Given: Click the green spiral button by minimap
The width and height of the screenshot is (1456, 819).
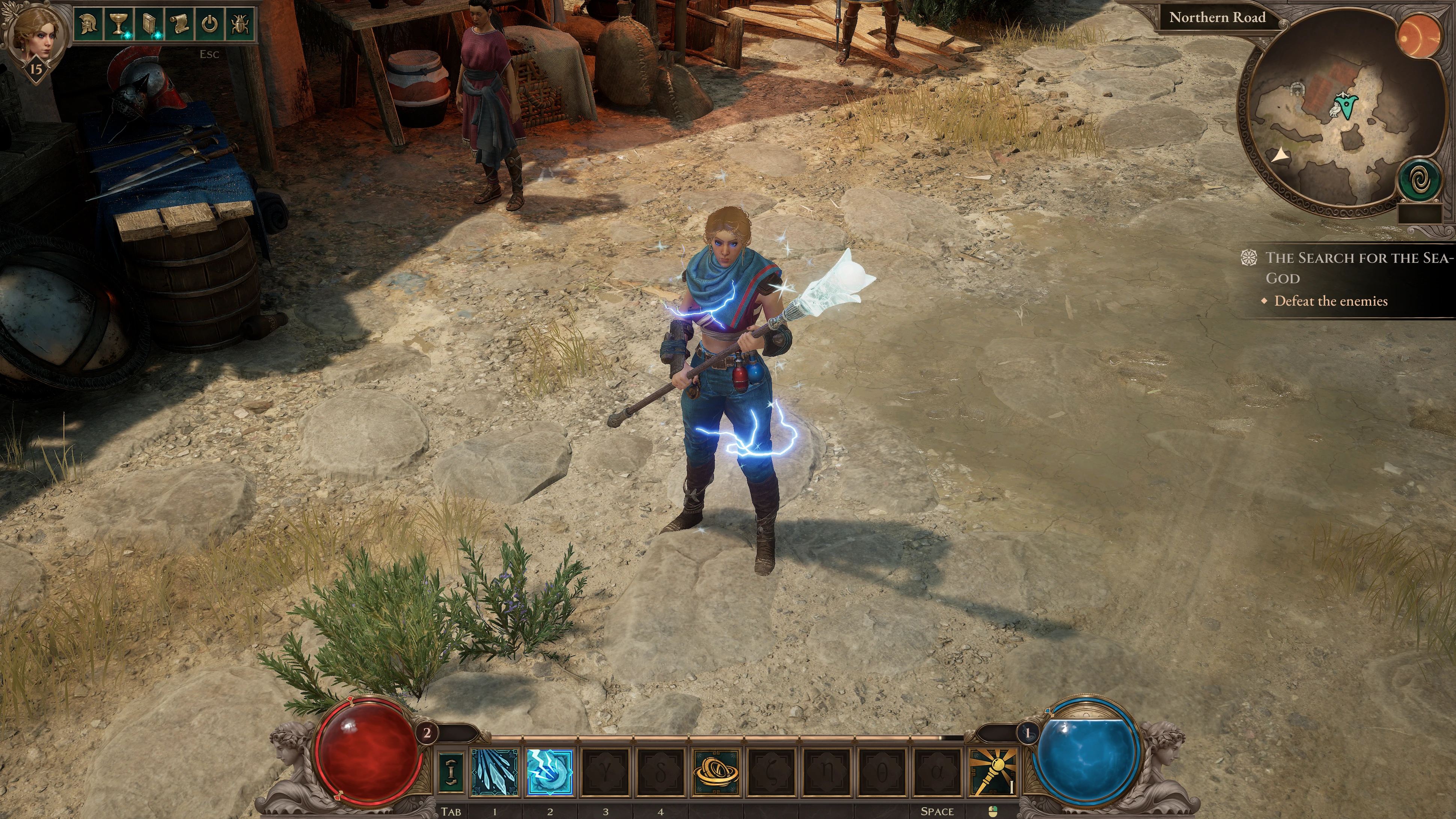Looking at the screenshot, I should [x=1419, y=181].
